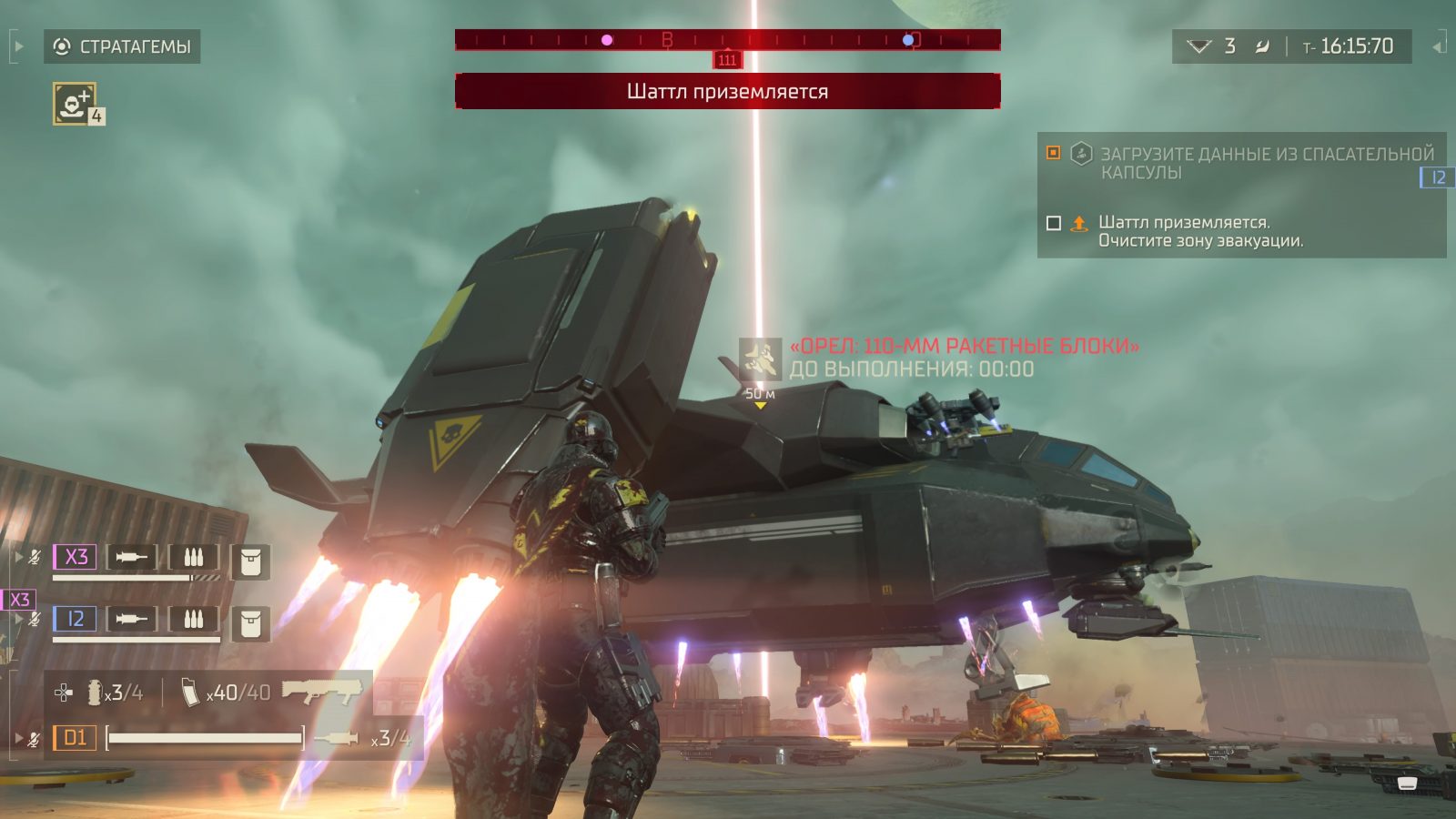Click the reinforcements remaining icon at top right
This screenshot has width=1456, height=819.
click(1199, 46)
